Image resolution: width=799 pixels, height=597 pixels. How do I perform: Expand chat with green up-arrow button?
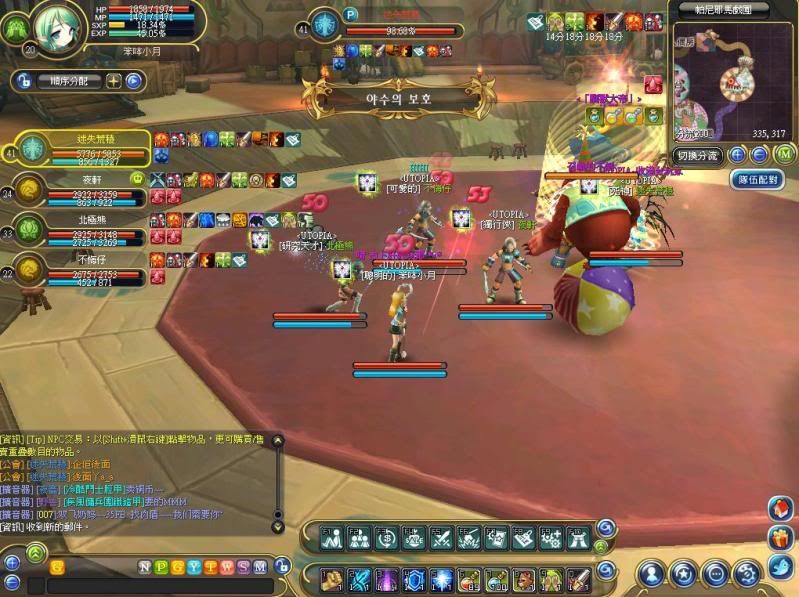click(36, 551)
